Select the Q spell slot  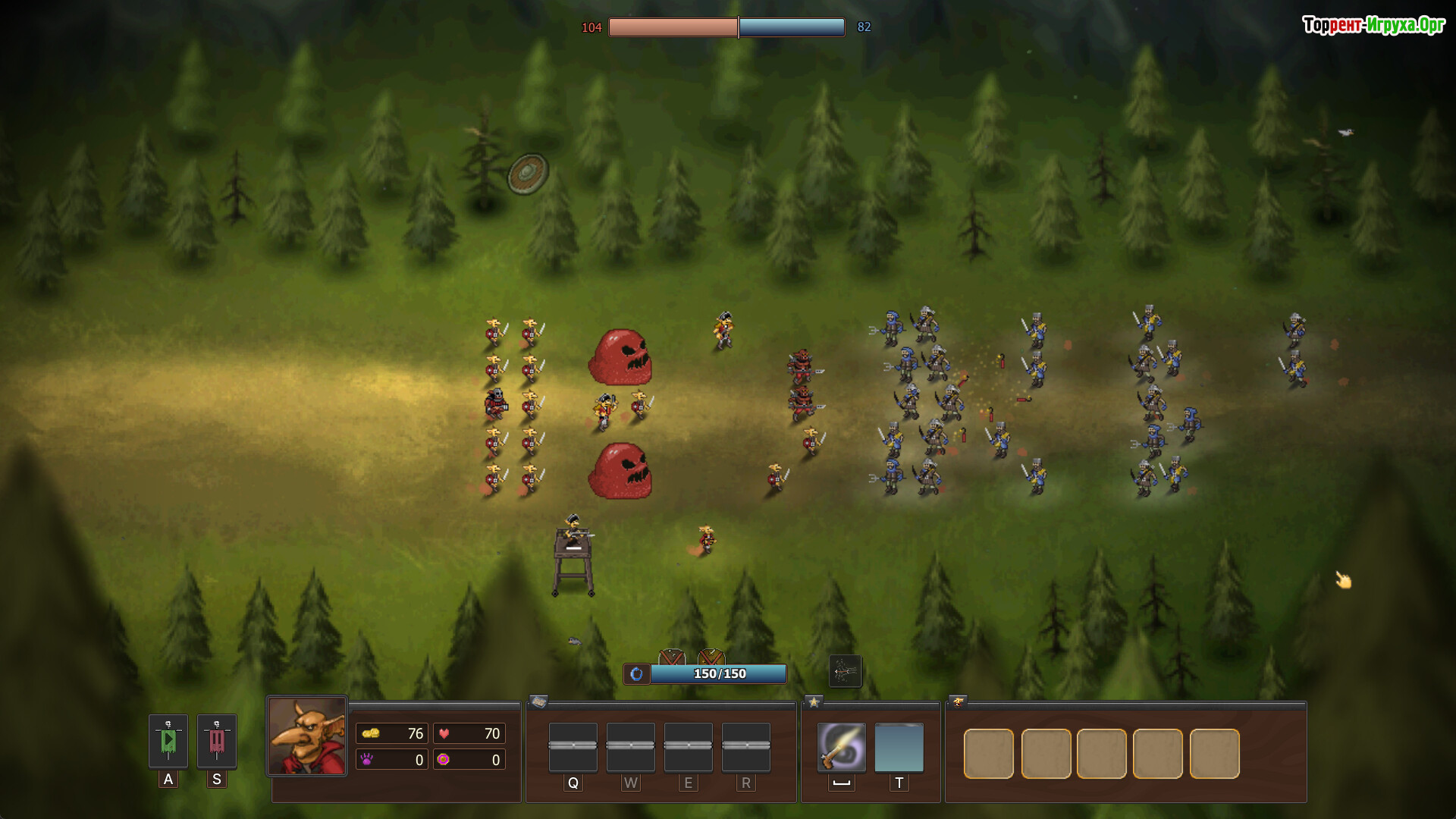click(x=573, y=747)
